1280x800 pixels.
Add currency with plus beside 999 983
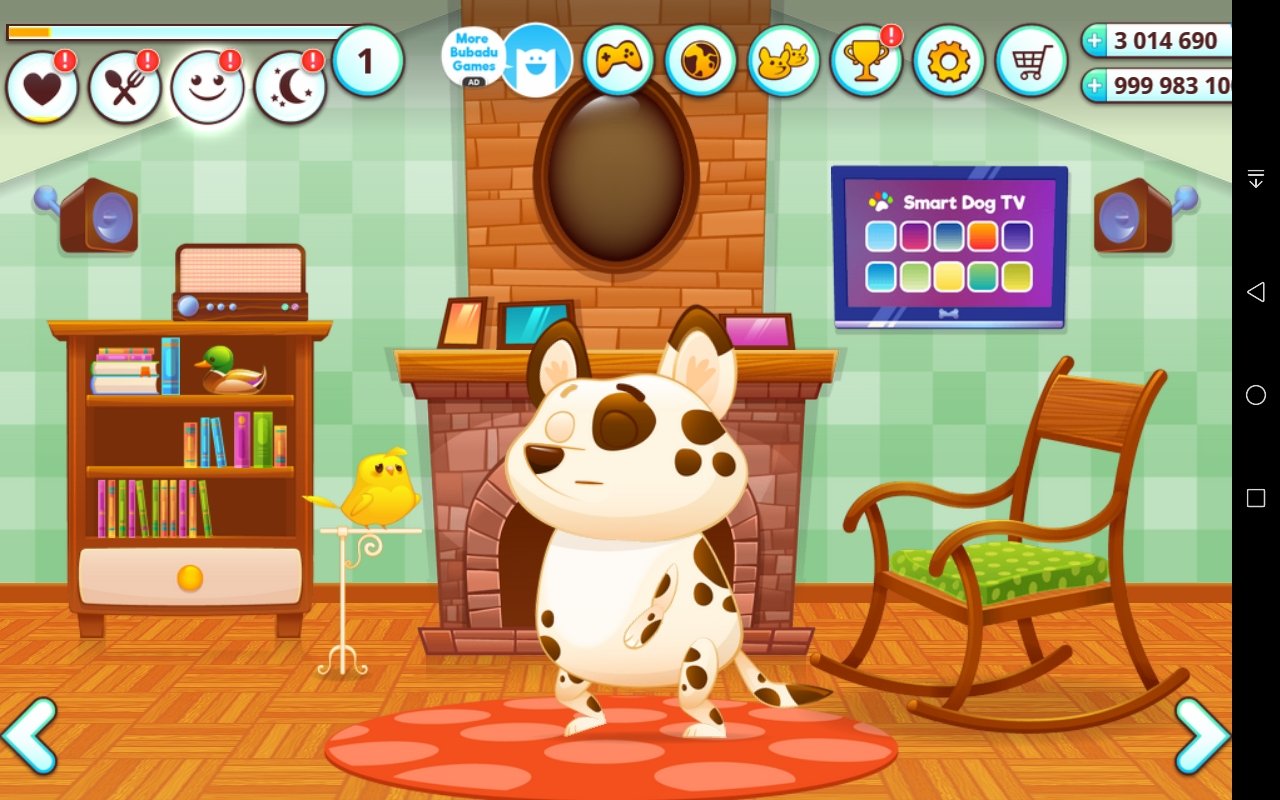coord(1096,86)
